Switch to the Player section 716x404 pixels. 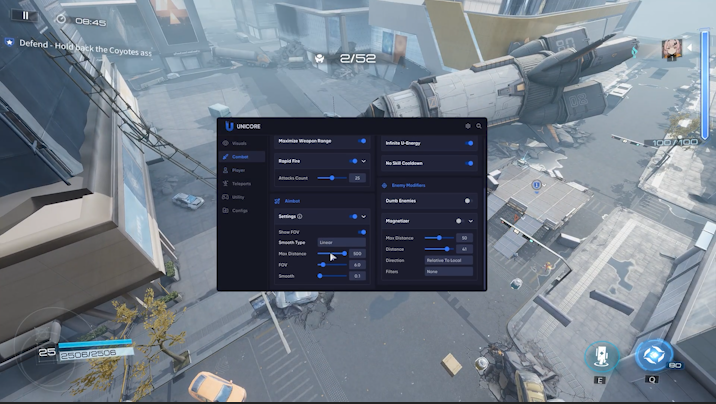tap(238, 171)
